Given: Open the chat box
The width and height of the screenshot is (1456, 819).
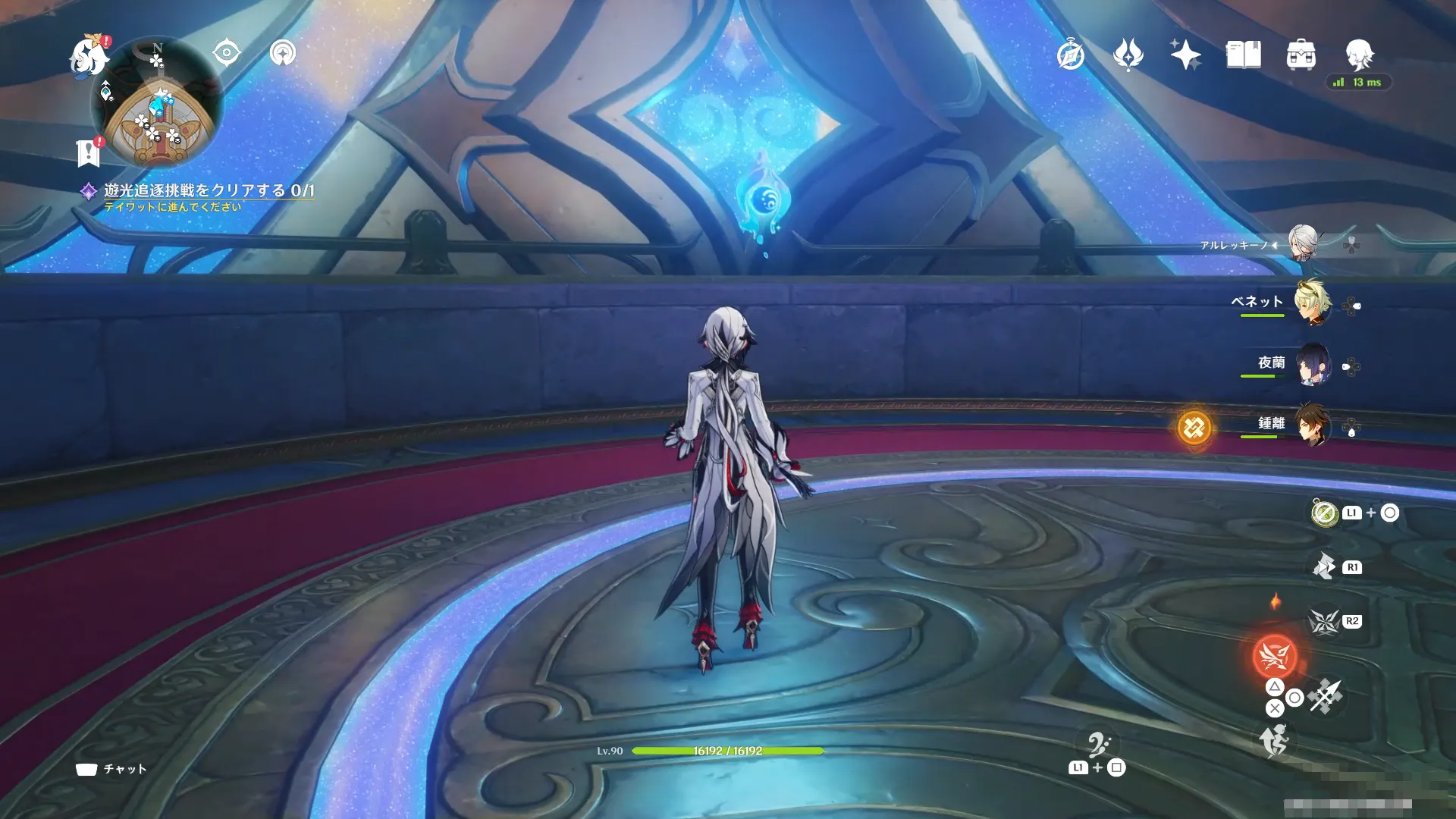Looking at the screenshot, I should (111, 769).
